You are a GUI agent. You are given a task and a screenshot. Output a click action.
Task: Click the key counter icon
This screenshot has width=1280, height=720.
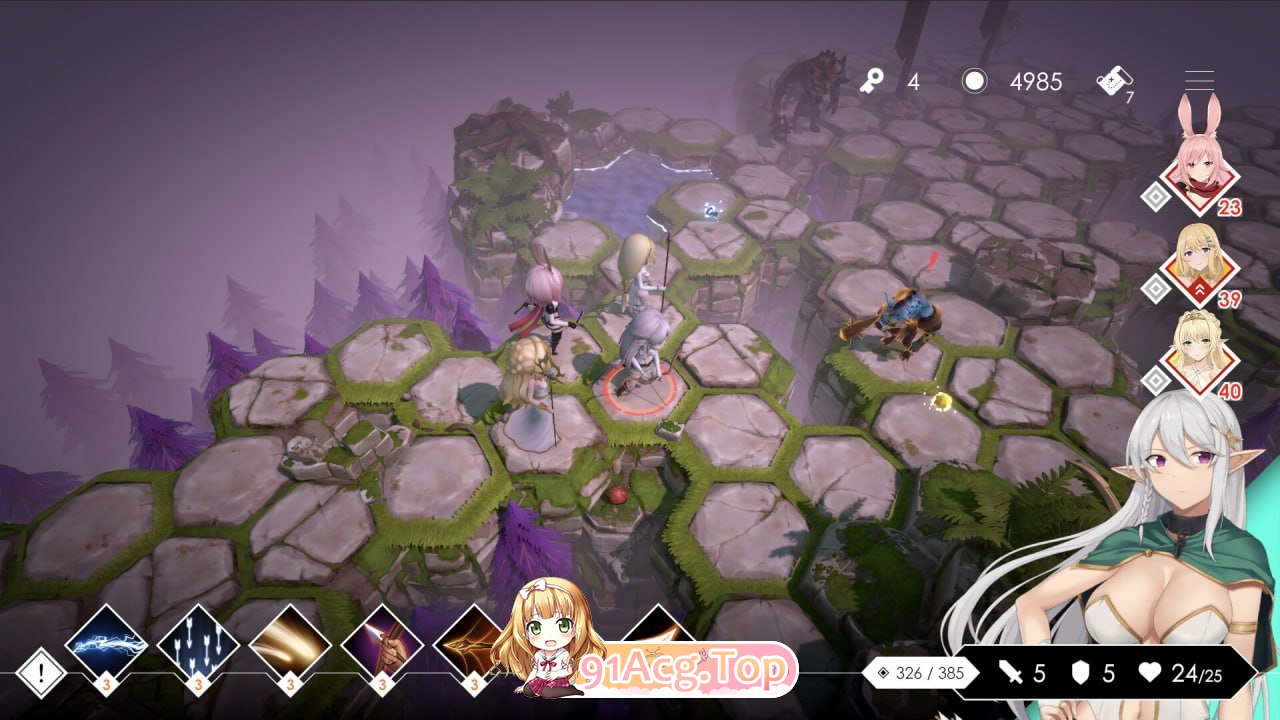tap(874, 80)
